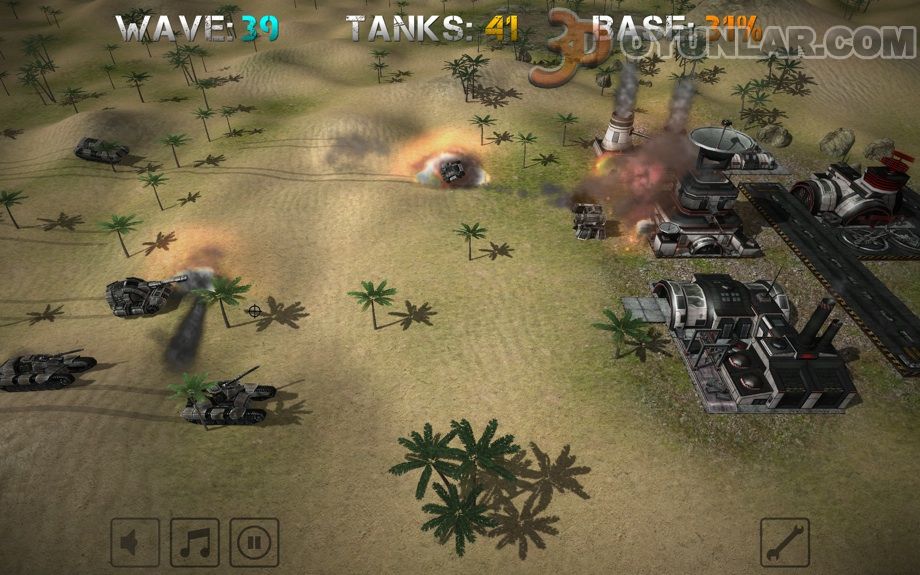Toggle the speaker sound button
This screenshot has width=920, height=575.
pyautogui.click(x=134, y=543)
